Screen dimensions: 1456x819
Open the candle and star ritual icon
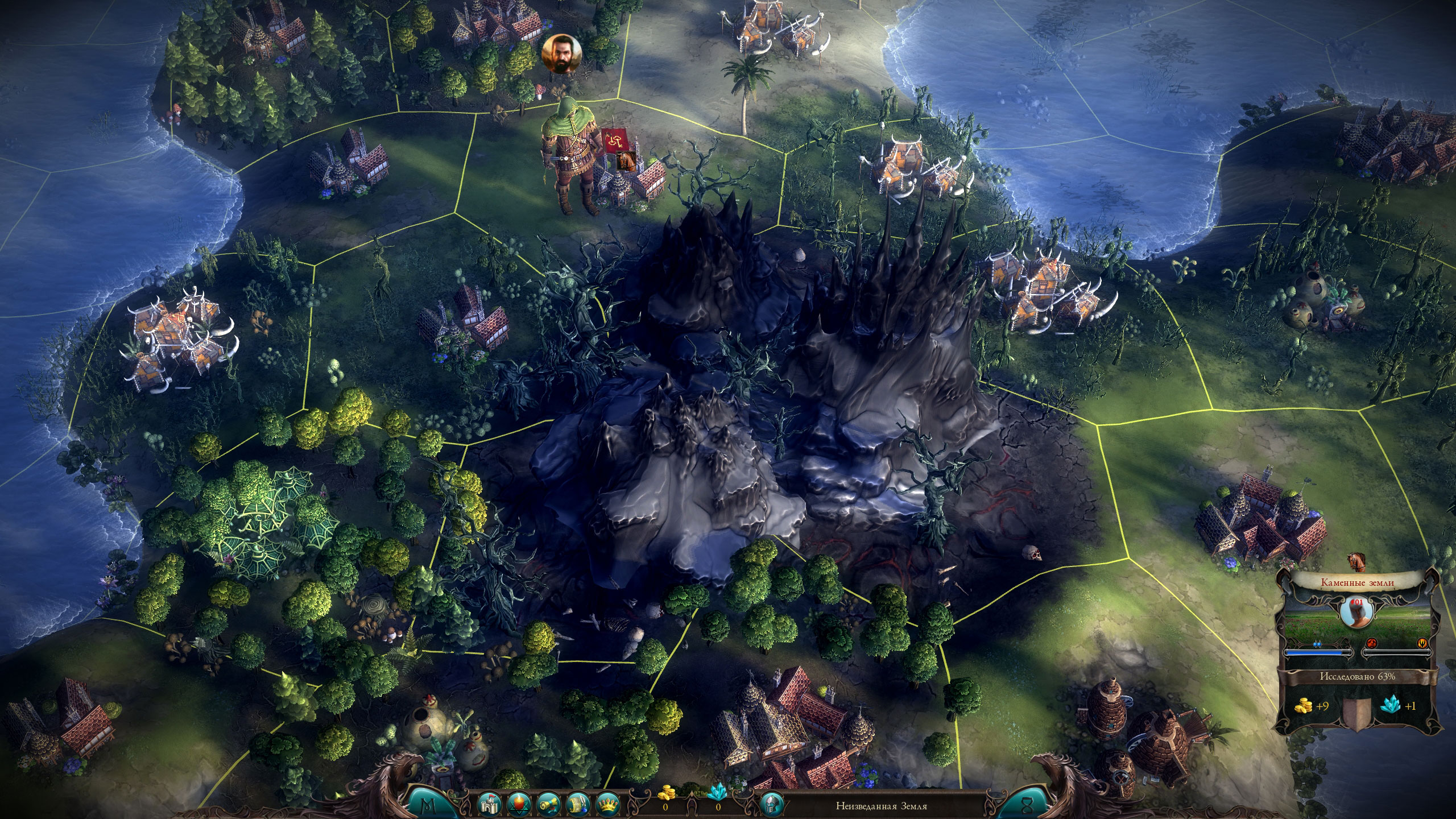pyautogui.click(x=518, y=804)
